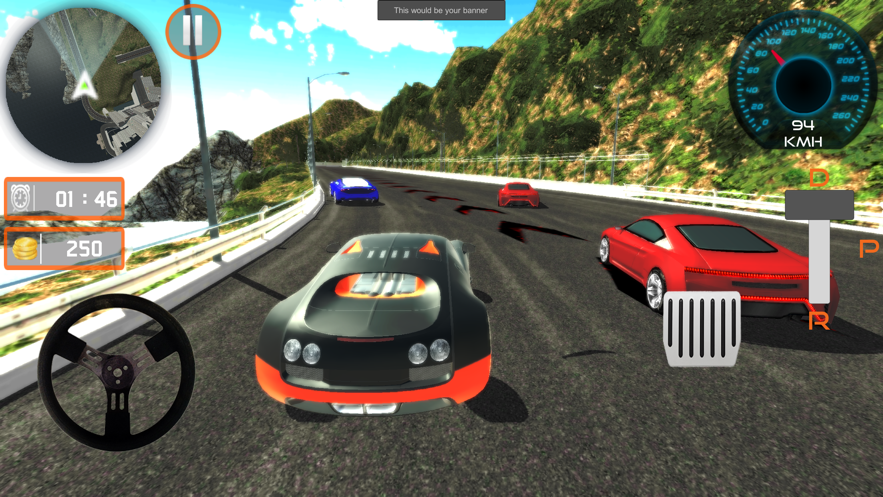The width and height of the screenshot is (883, 497).
Task: Tap the black steering wheel control
Action: (x=116, y=372)
